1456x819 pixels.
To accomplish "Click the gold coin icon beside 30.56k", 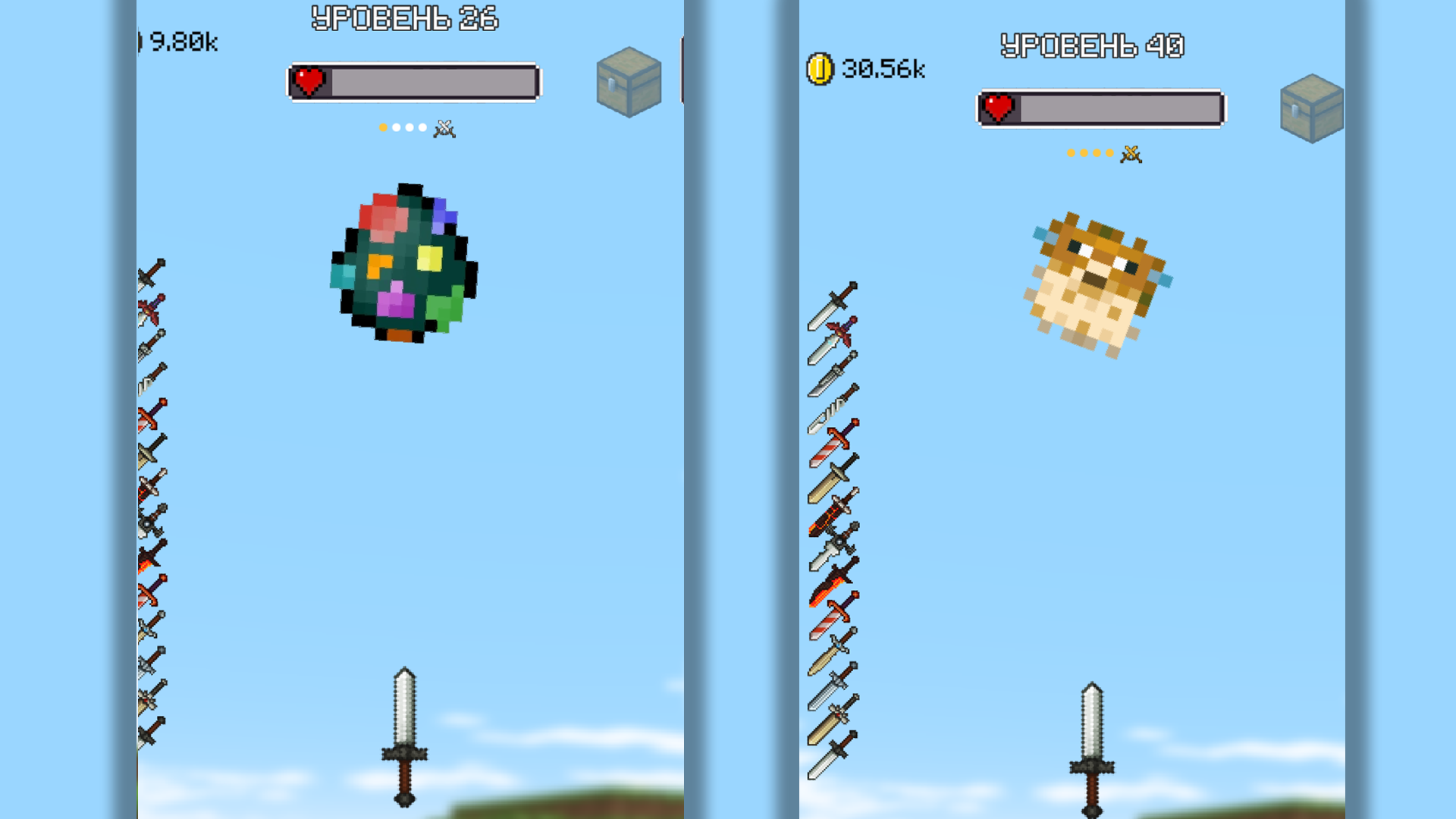I will [821, 70].
